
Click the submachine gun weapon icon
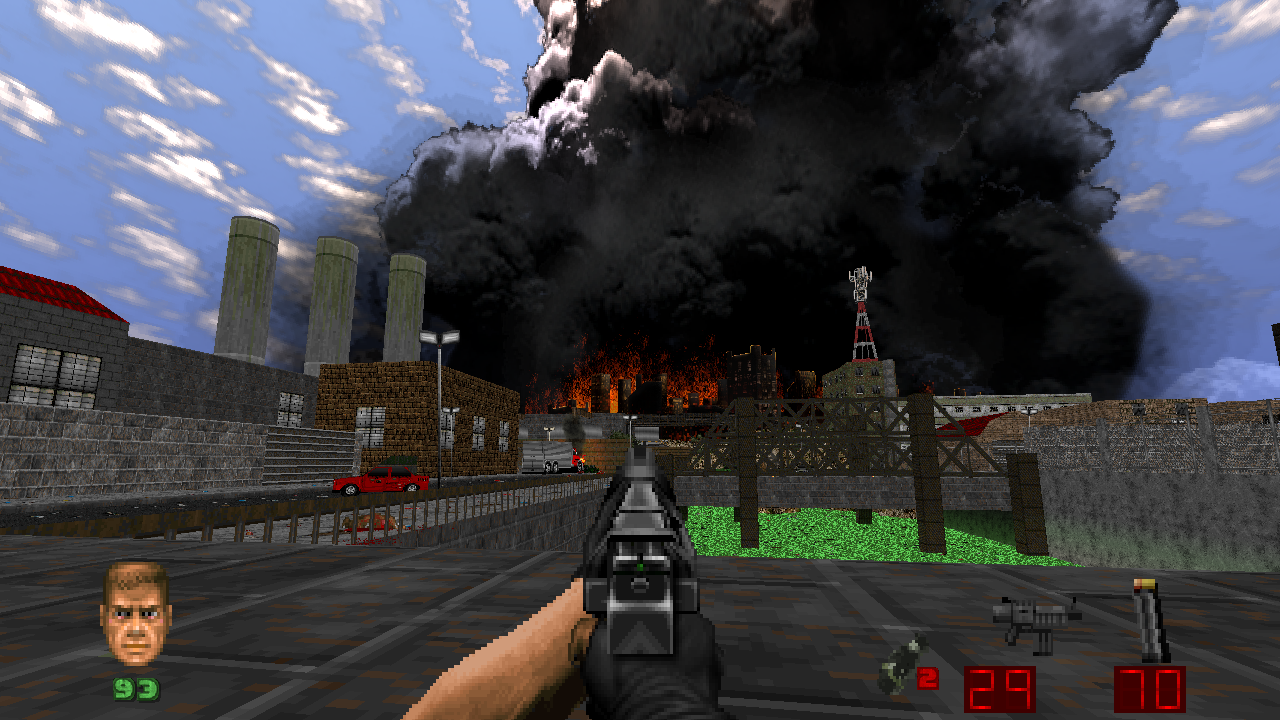[x=1036, y=621]
